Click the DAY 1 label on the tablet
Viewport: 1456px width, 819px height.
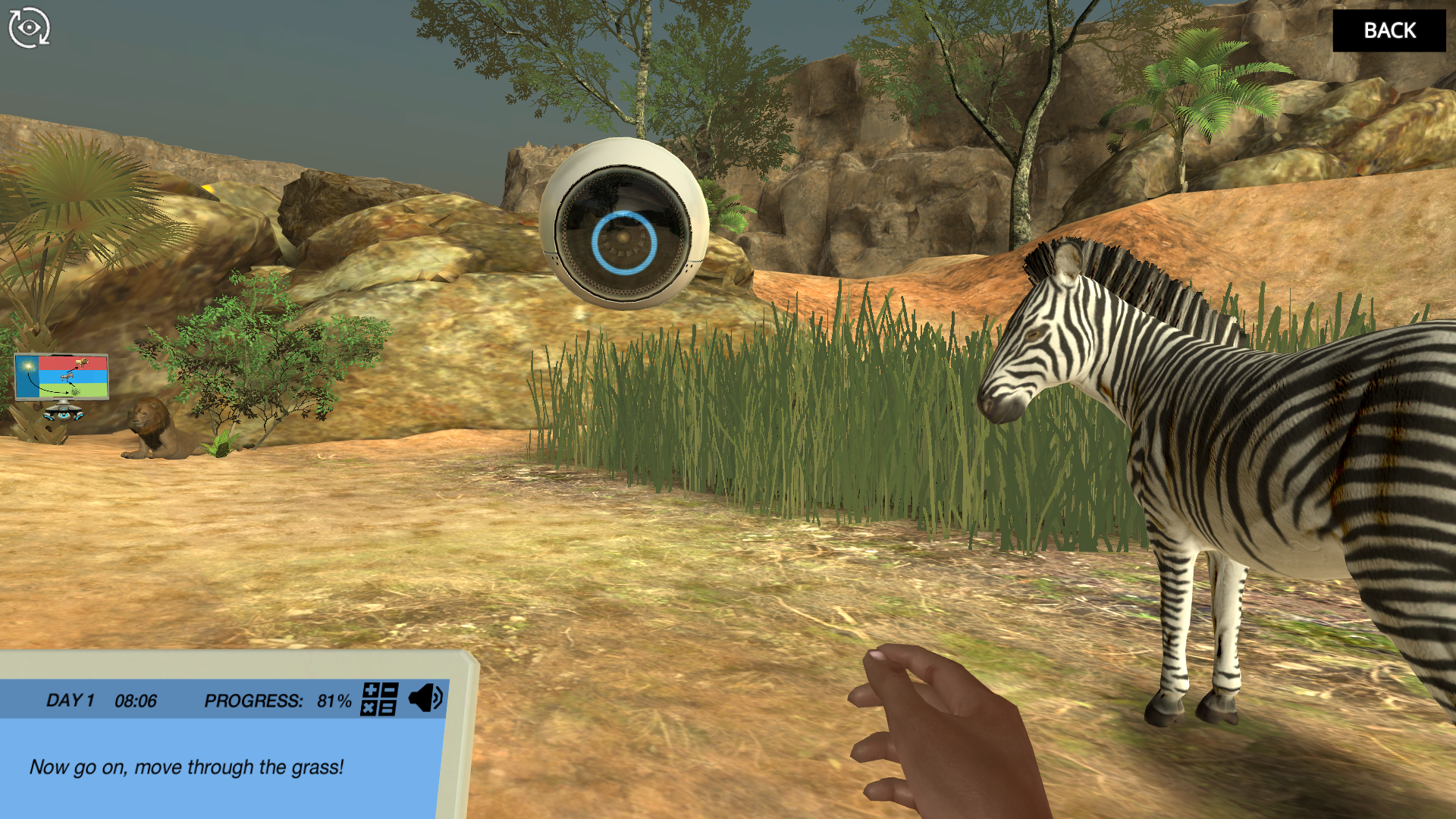click(x=69, y=701)
